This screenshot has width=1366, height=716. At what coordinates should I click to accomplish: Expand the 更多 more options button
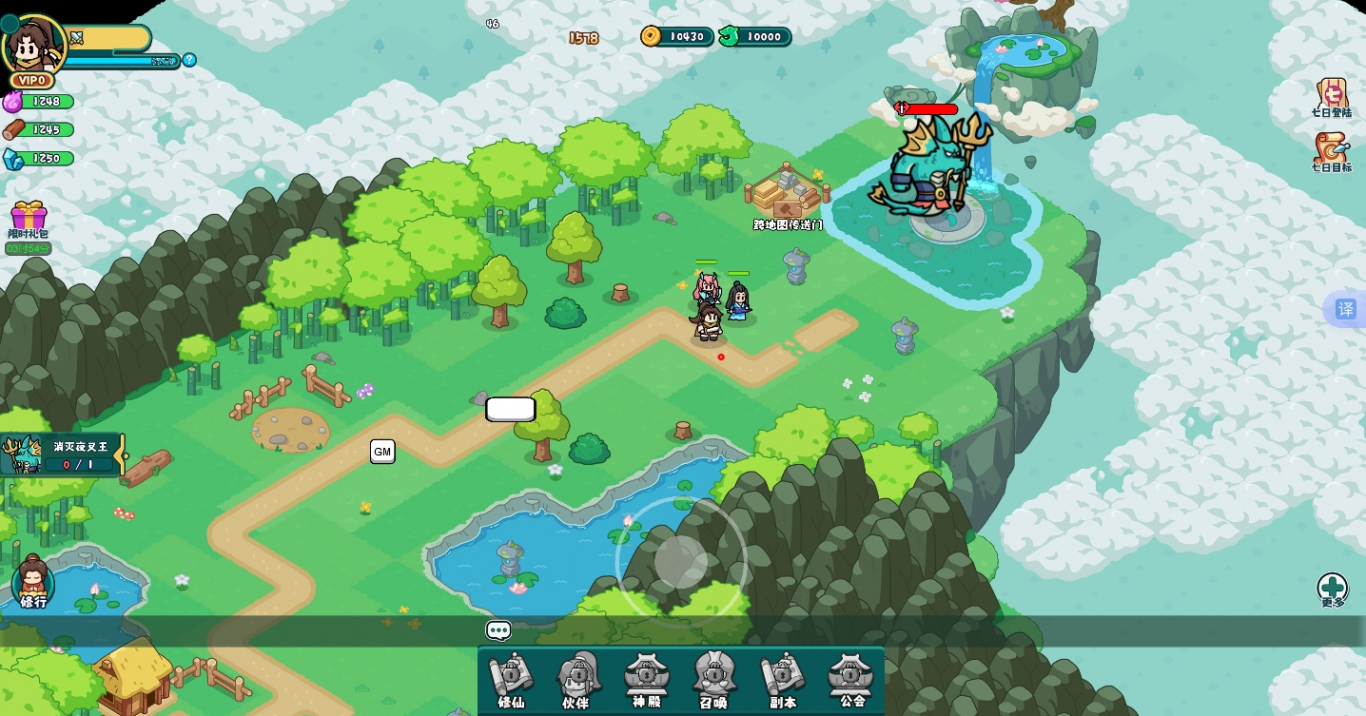[1332, 589]
